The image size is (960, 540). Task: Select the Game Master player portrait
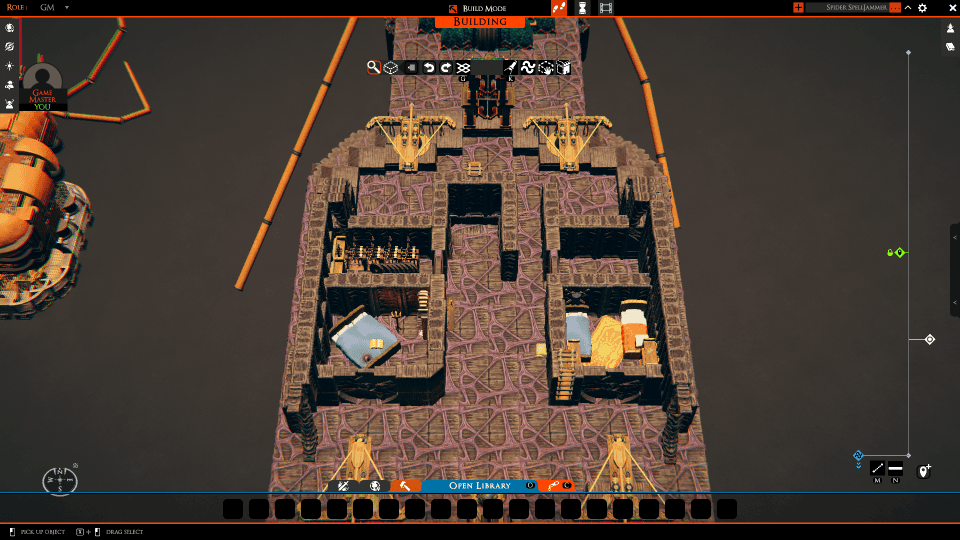(43, 84)
